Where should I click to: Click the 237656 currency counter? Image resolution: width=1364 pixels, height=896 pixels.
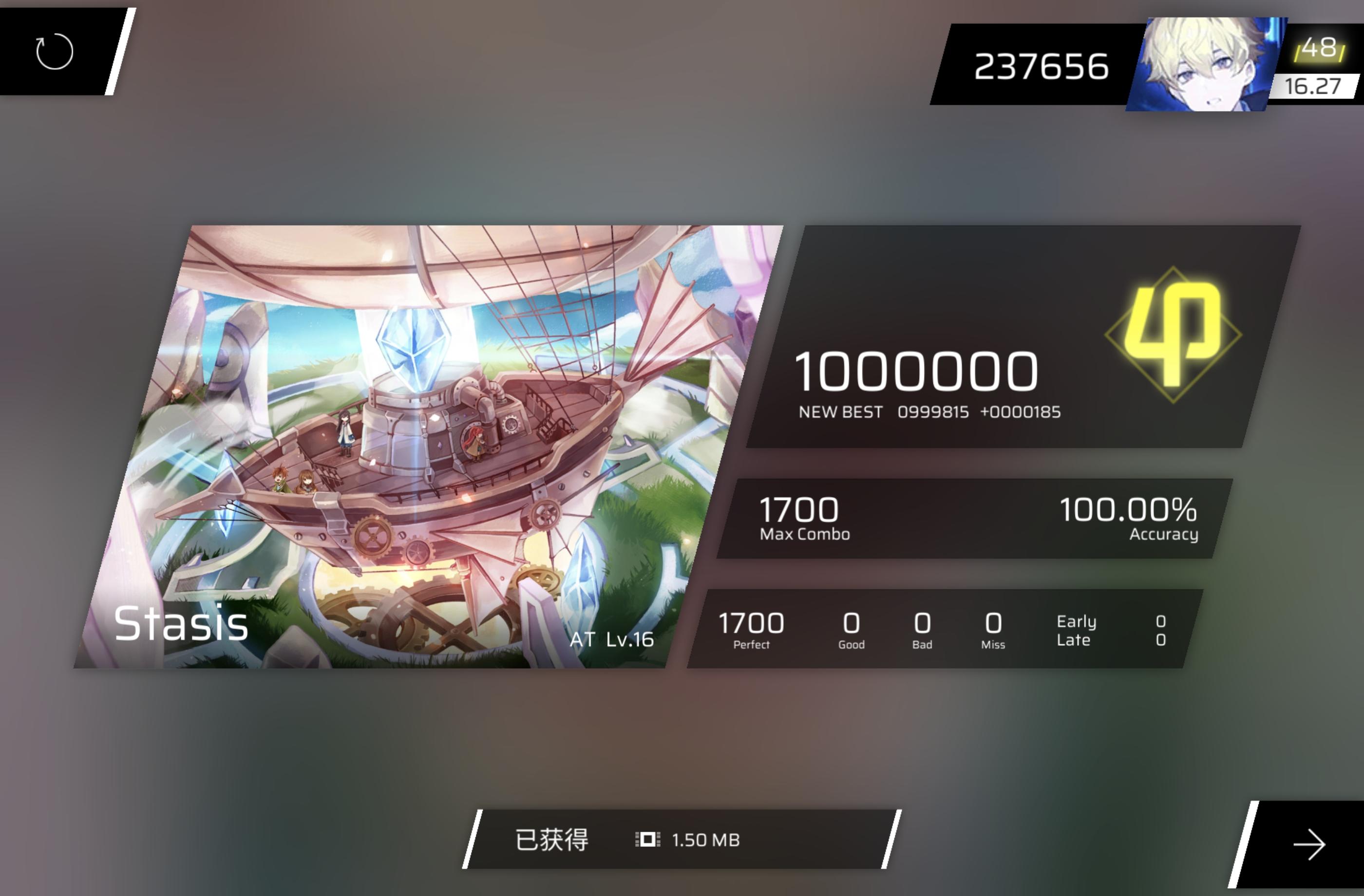point(1040,65)
